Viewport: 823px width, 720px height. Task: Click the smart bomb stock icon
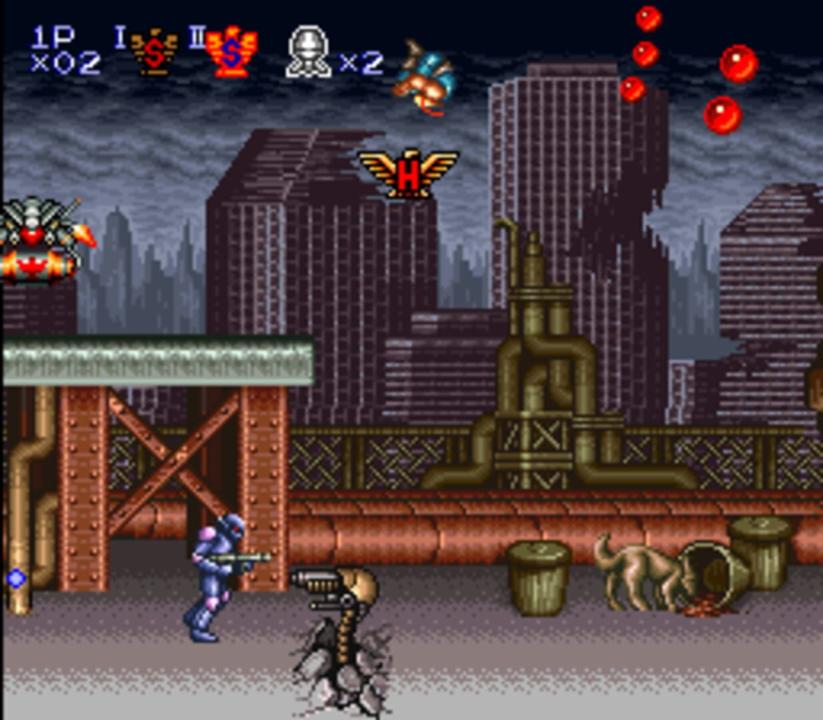pos(308,53)
